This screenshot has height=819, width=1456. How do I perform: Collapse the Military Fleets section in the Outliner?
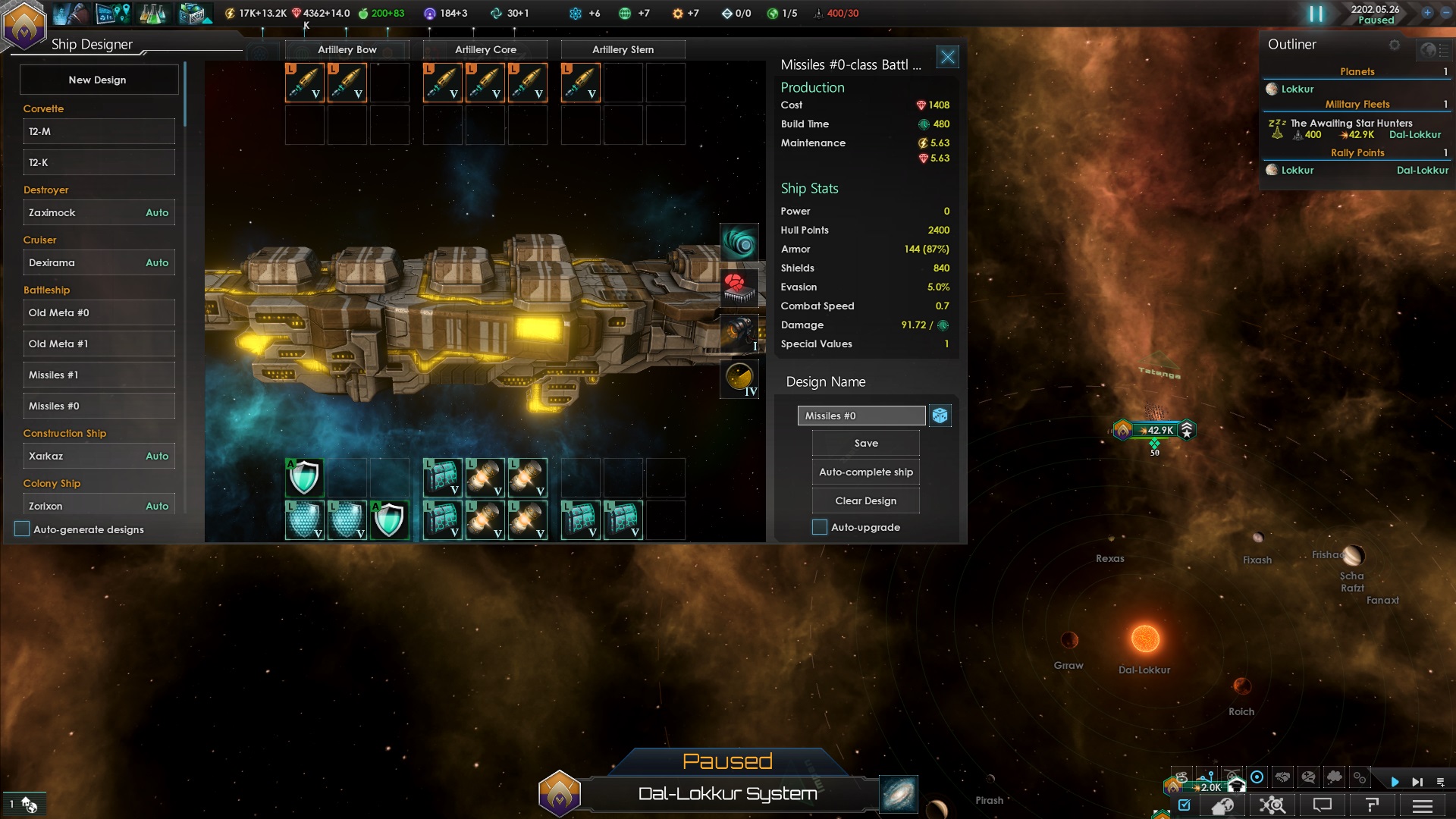click(x=1357, y=104)
